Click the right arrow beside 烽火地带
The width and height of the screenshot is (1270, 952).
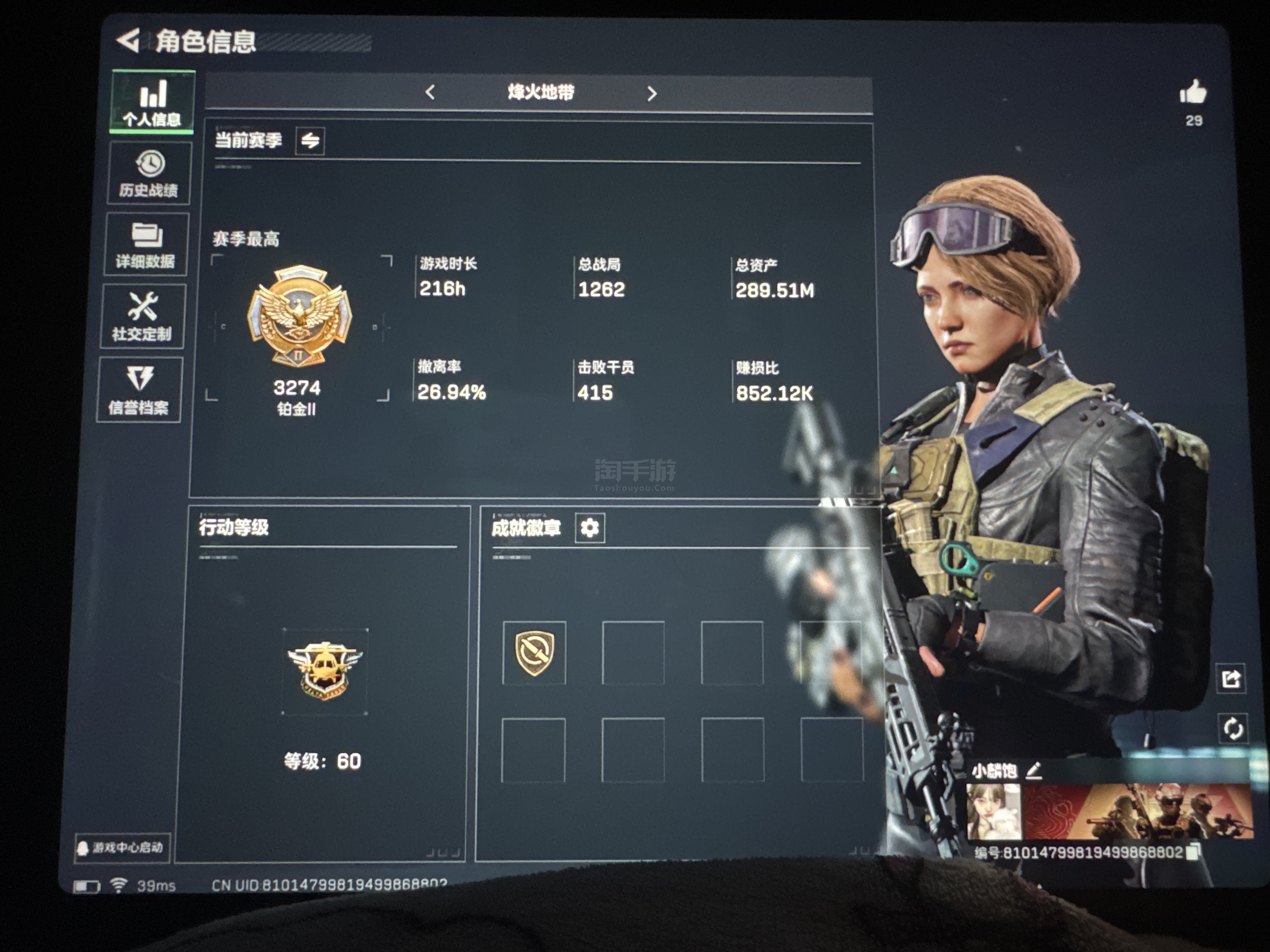tap(651, 93)
